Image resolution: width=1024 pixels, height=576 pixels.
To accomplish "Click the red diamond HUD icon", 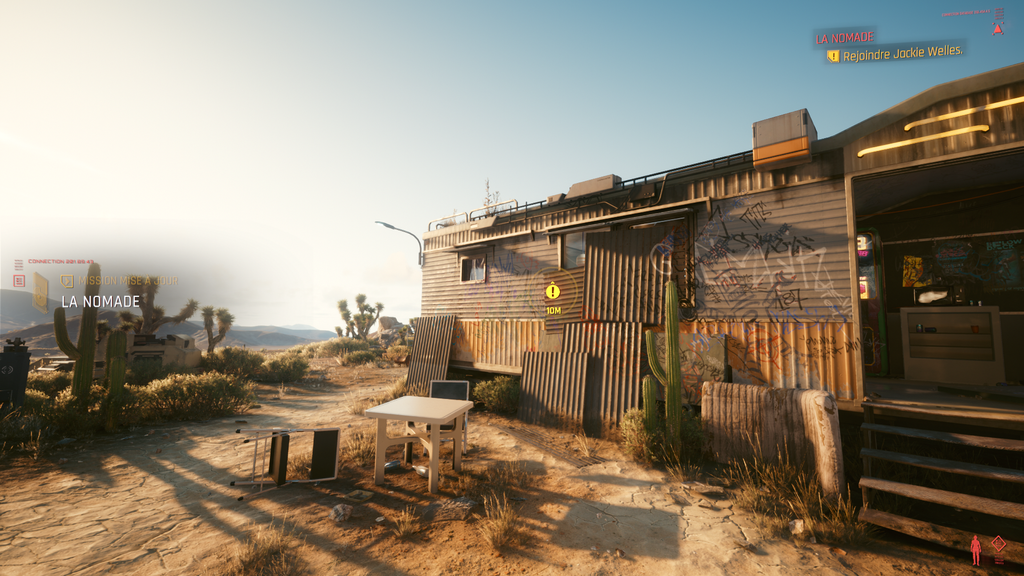I will (998, 543).
